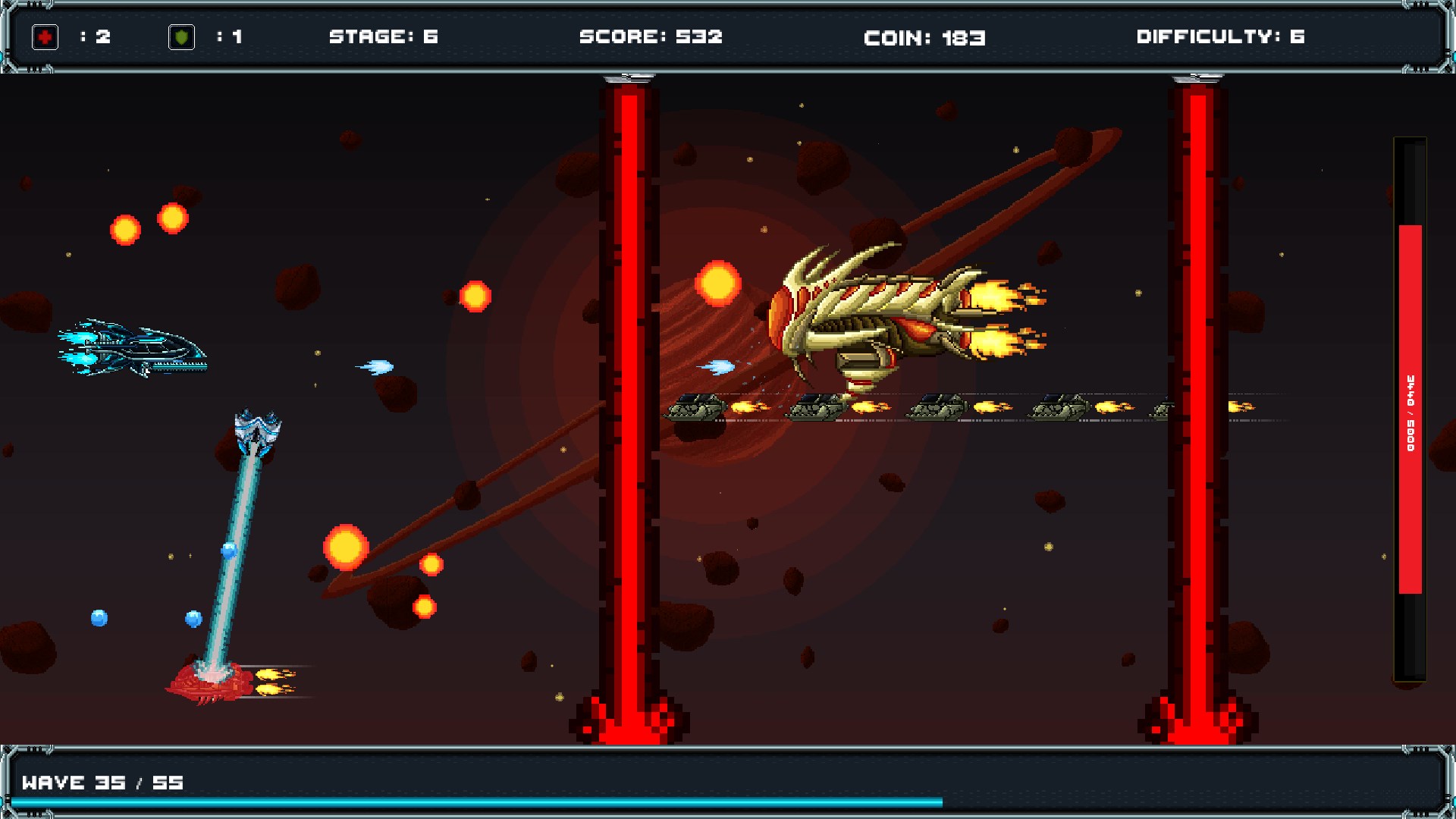
Task: Expand the STAGE: 6 HUD readout
Action: [383, 35]
